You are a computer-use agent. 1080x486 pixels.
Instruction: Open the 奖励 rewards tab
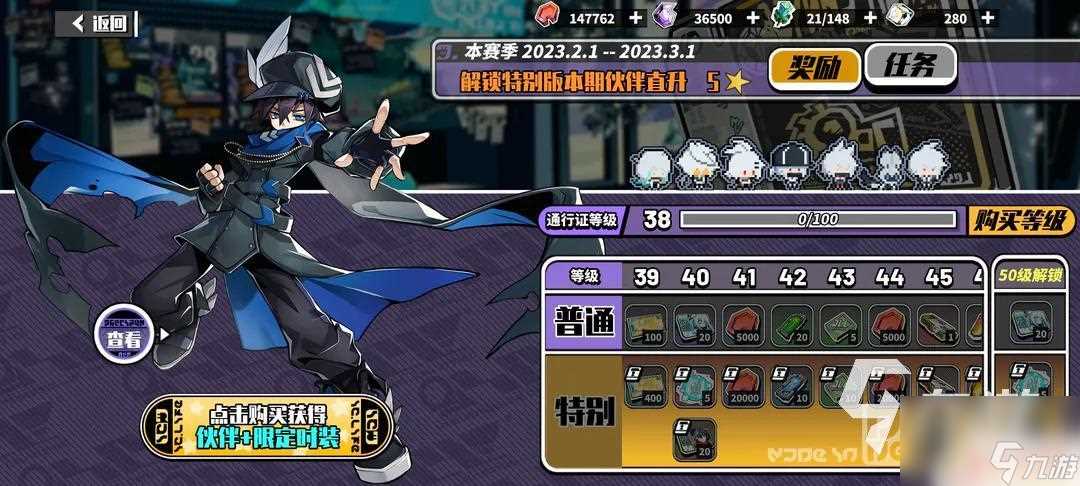pyautogui.click(x=814, y=67)
